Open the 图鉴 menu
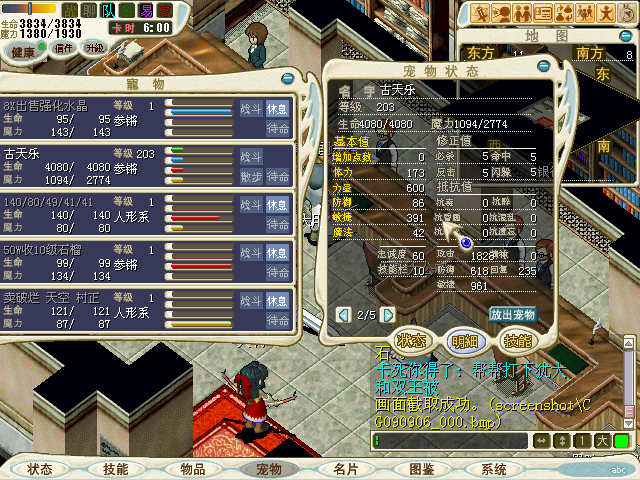 click(x=422, y=469)
